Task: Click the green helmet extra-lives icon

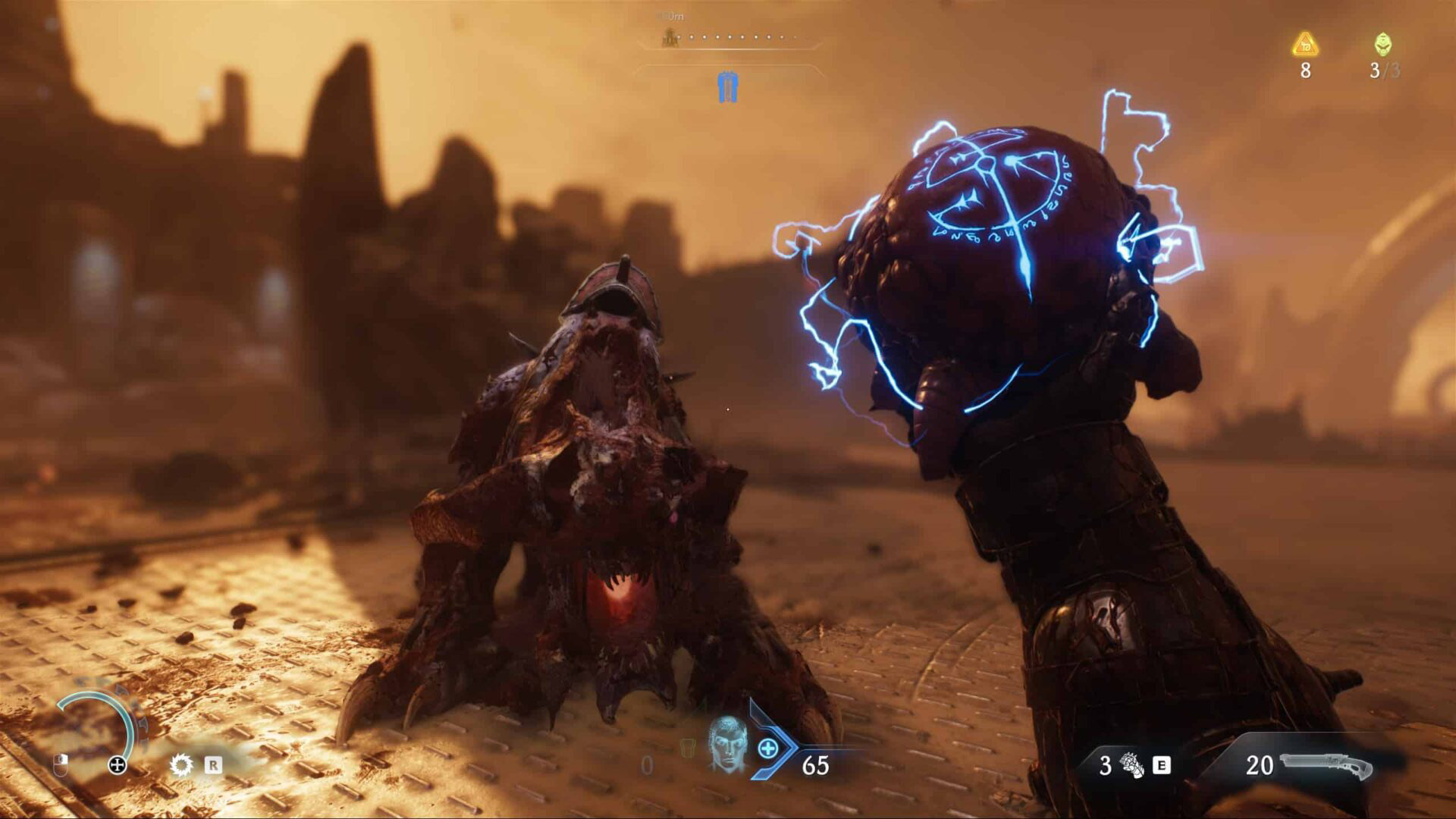Action: click(x=1383, y=45)
